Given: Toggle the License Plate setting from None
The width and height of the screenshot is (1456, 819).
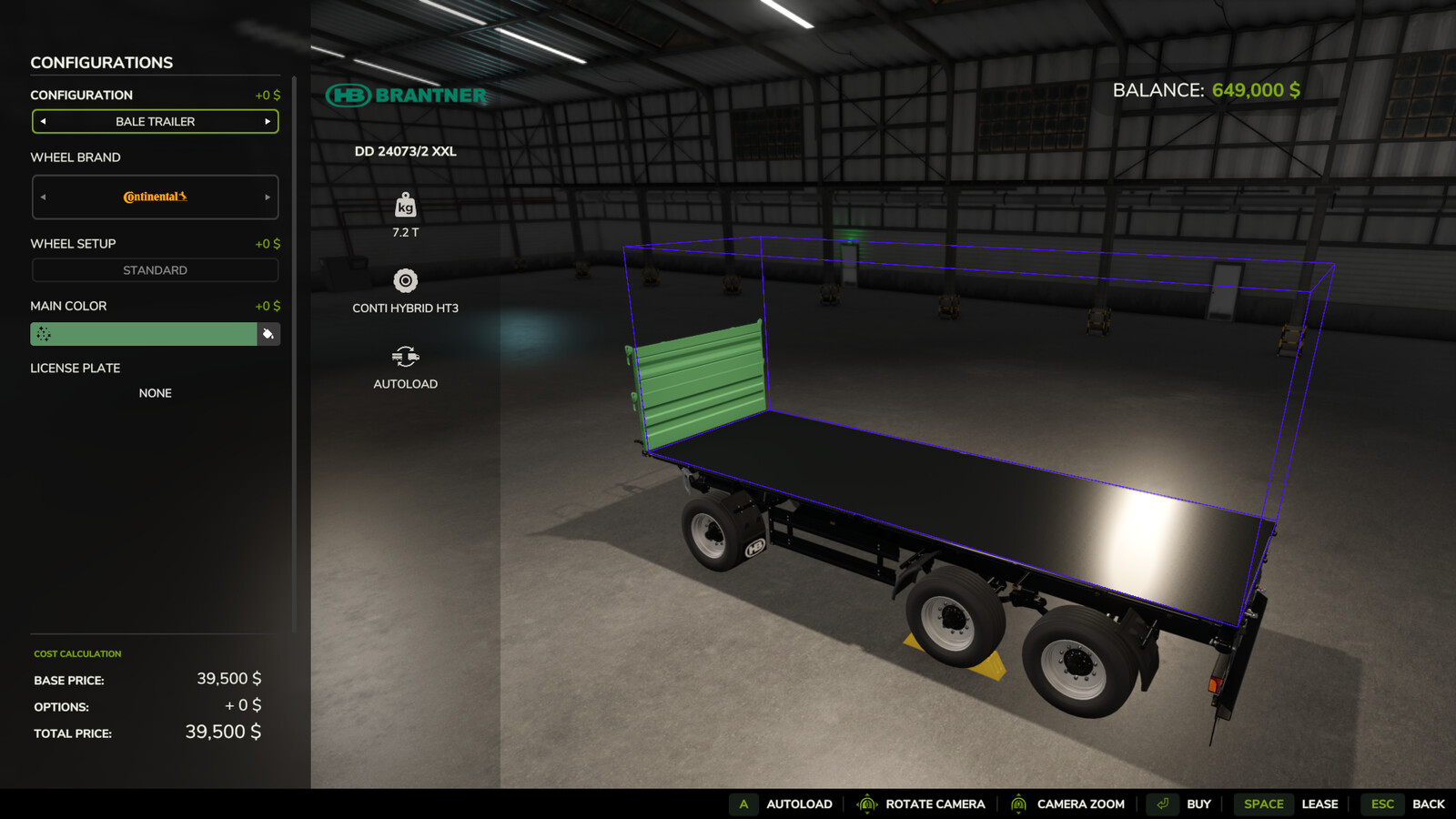Looking at the screenshot, I should [155, 392].
